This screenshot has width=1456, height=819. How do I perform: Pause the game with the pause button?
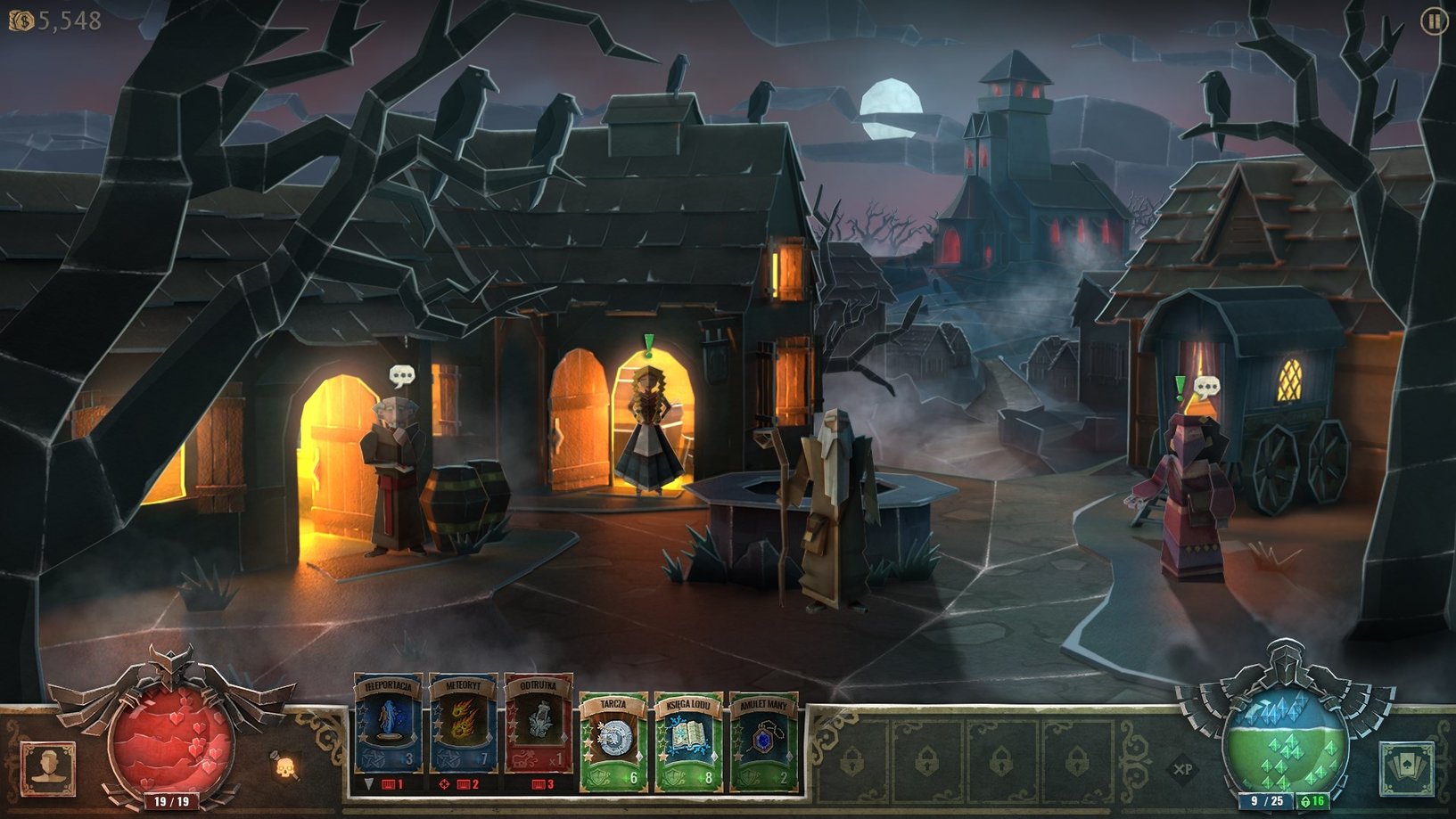tap(1433, 21)
